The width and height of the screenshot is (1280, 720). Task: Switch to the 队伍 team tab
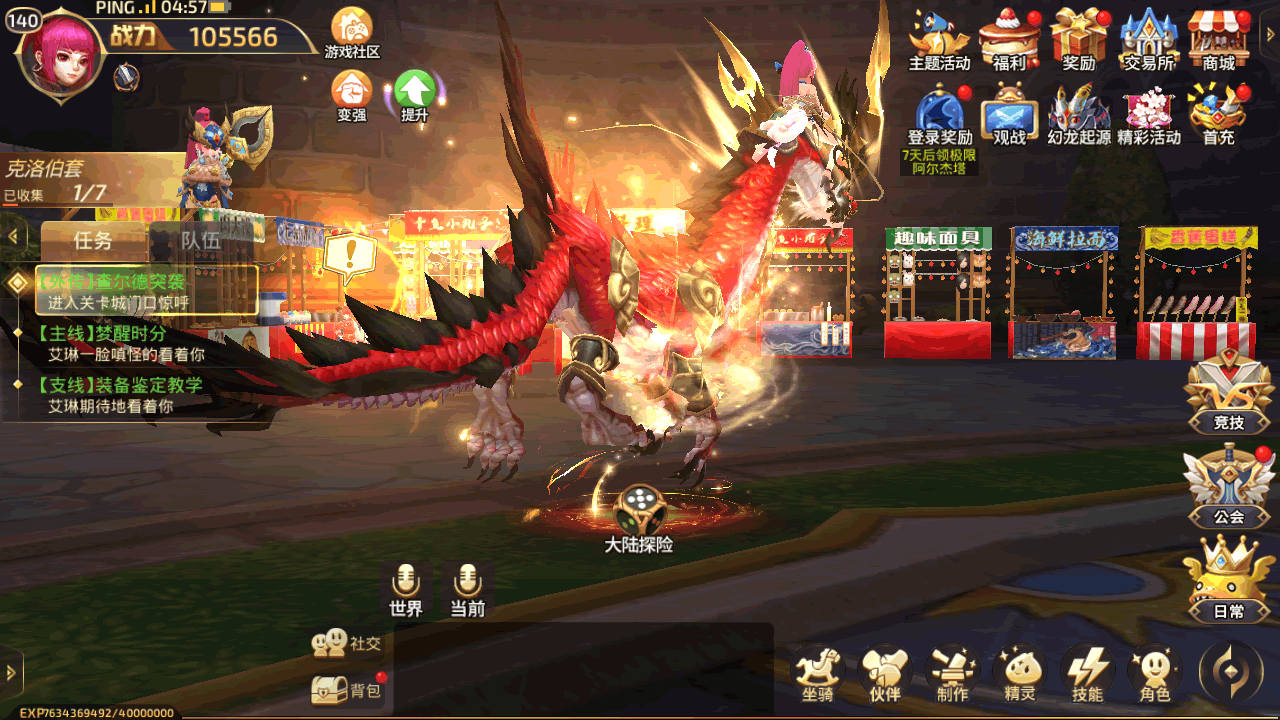[200, 241]
